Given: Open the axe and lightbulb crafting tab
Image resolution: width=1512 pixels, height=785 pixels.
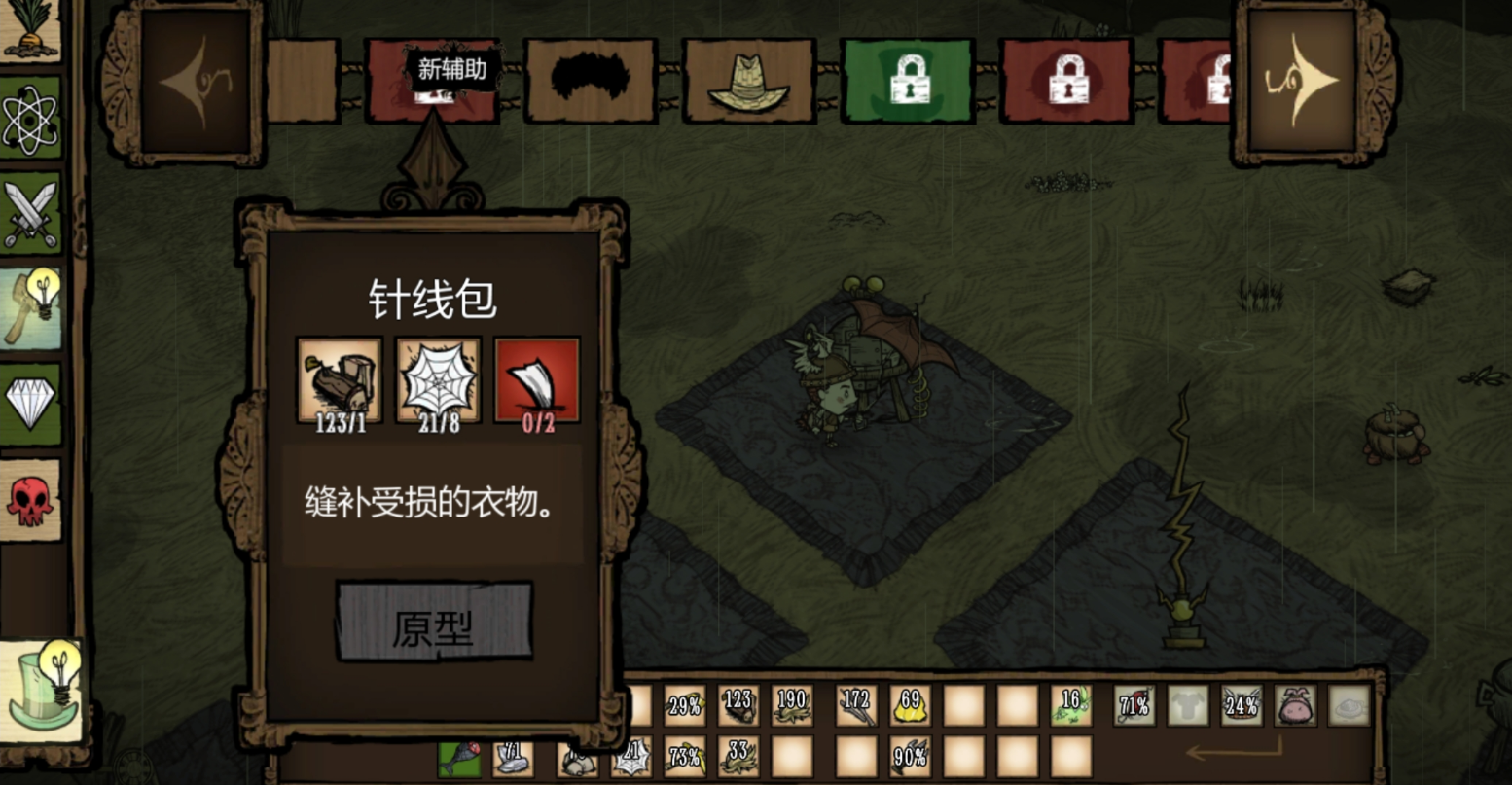Looking at the screenshot, I should click(x=30, y=308).
